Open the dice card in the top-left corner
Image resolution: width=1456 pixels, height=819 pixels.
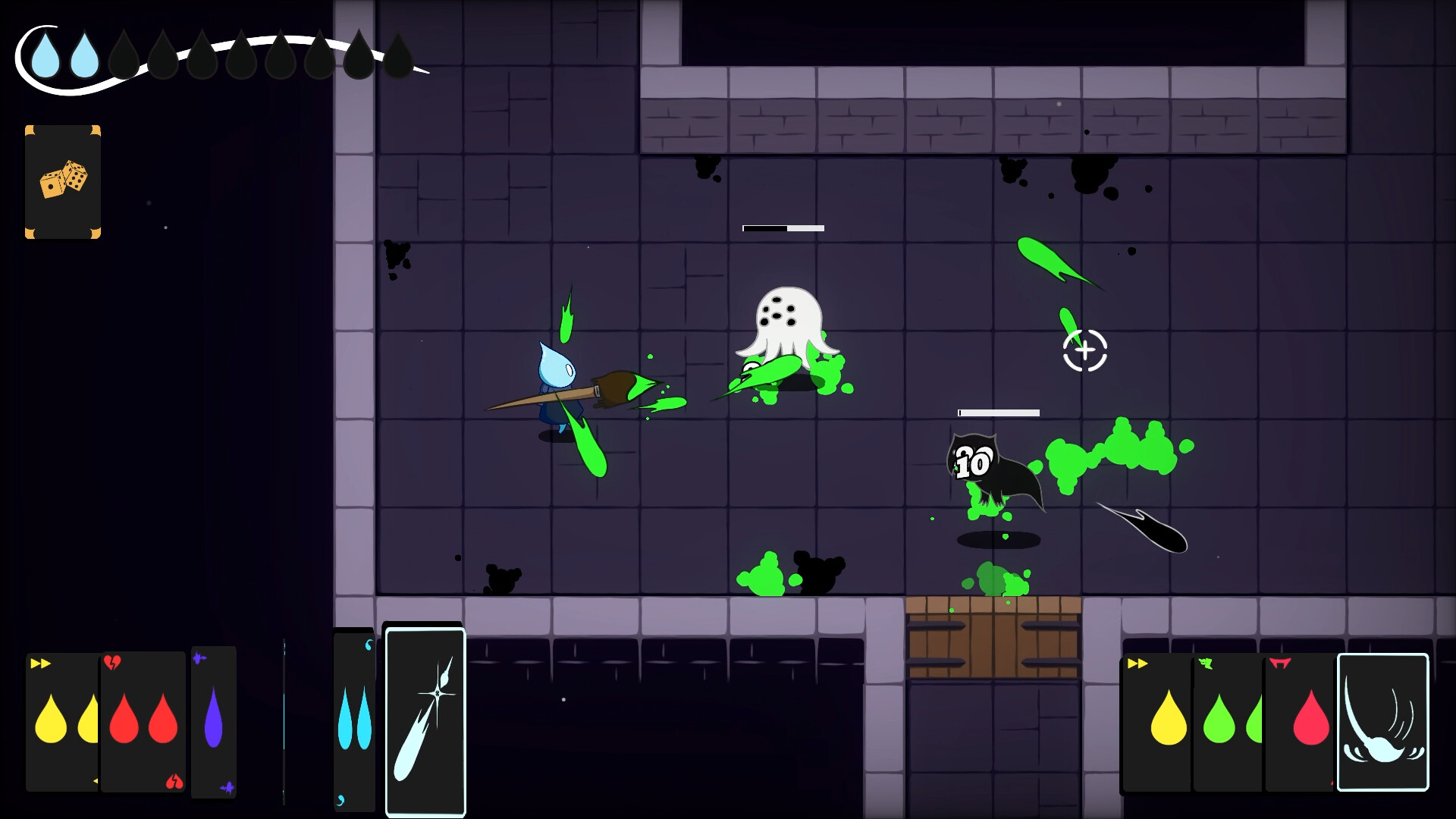click(x=63, y=182)
